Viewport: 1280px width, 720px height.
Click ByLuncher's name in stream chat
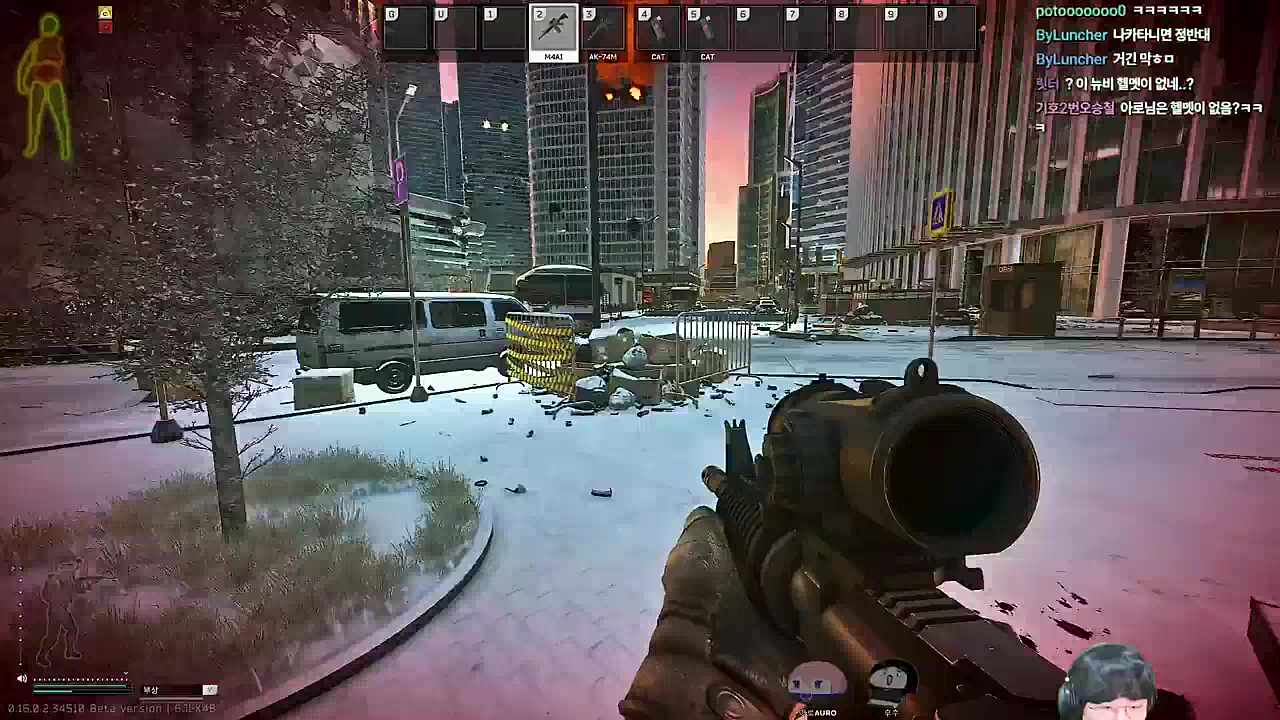(1071, 35)
